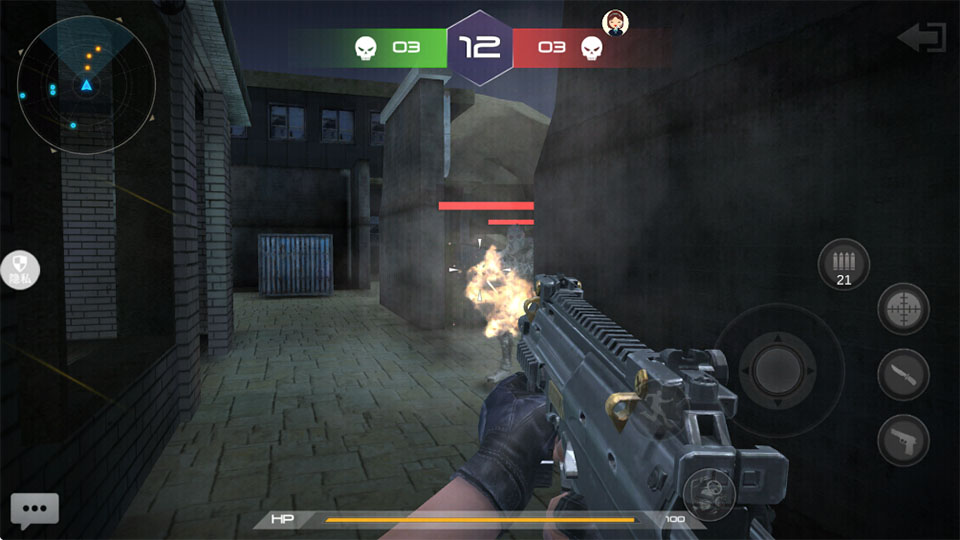The width and height of the screenshot is (960, 540).
Task: Activate the crosshair scope aim button
Action: point(903,309)
